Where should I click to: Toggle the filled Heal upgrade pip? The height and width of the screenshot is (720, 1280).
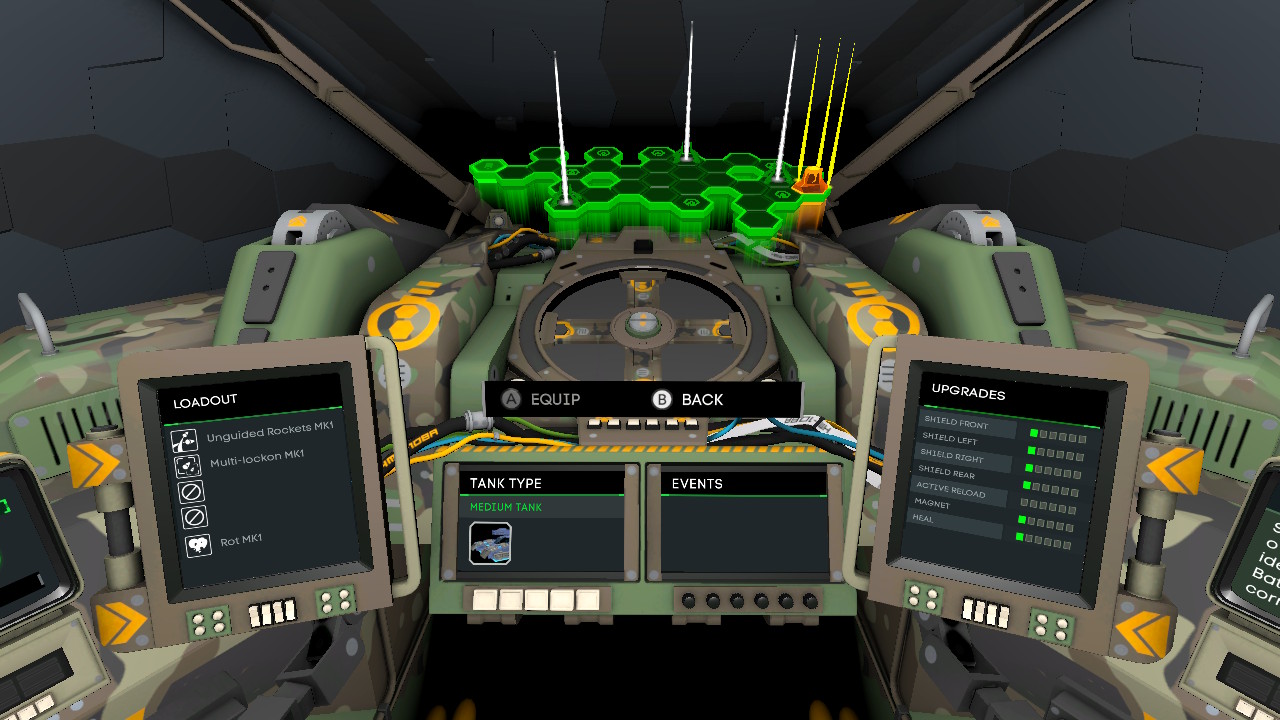(x=1022, y=520)
